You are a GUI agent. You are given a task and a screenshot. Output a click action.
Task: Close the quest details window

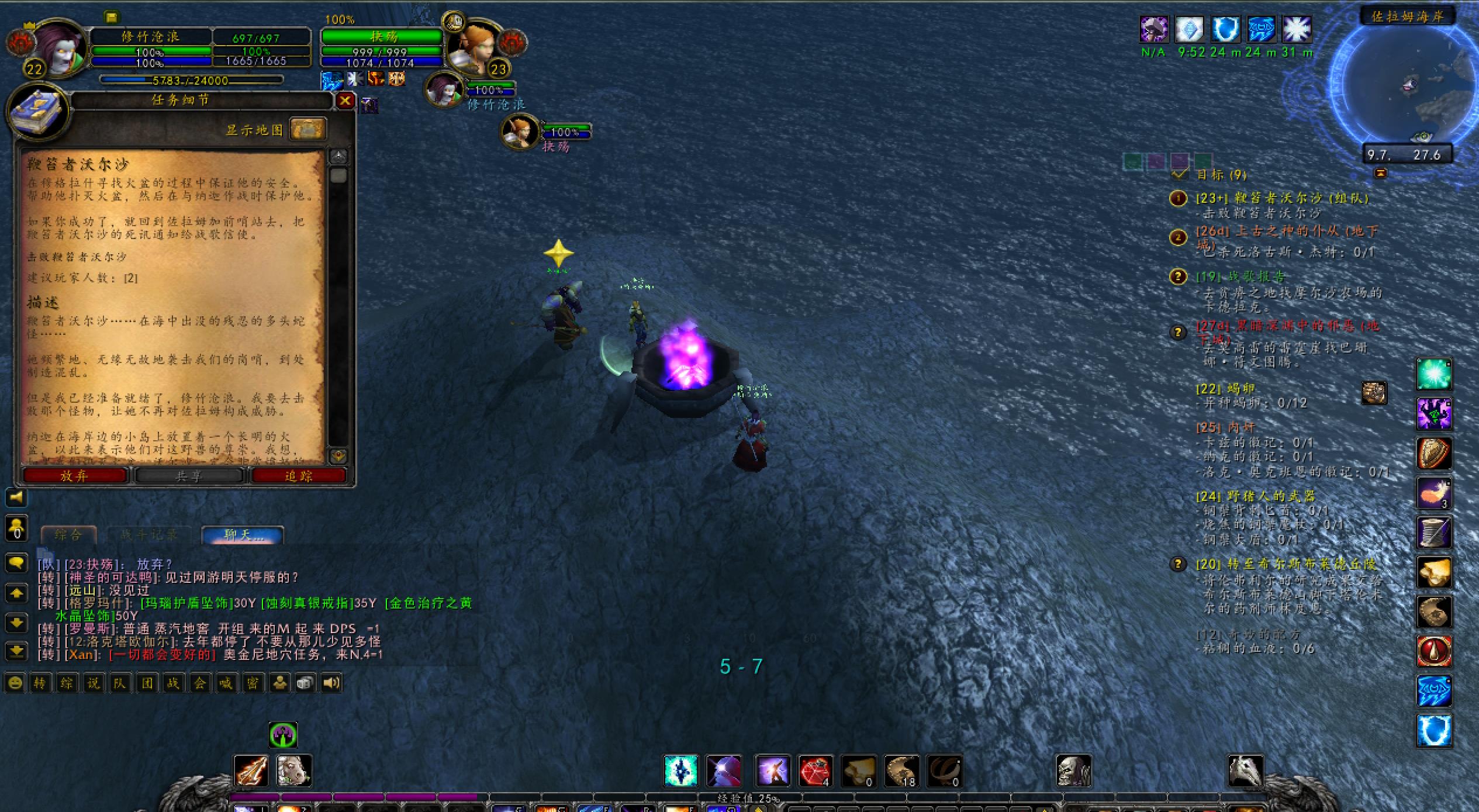(x=345, y=101)
